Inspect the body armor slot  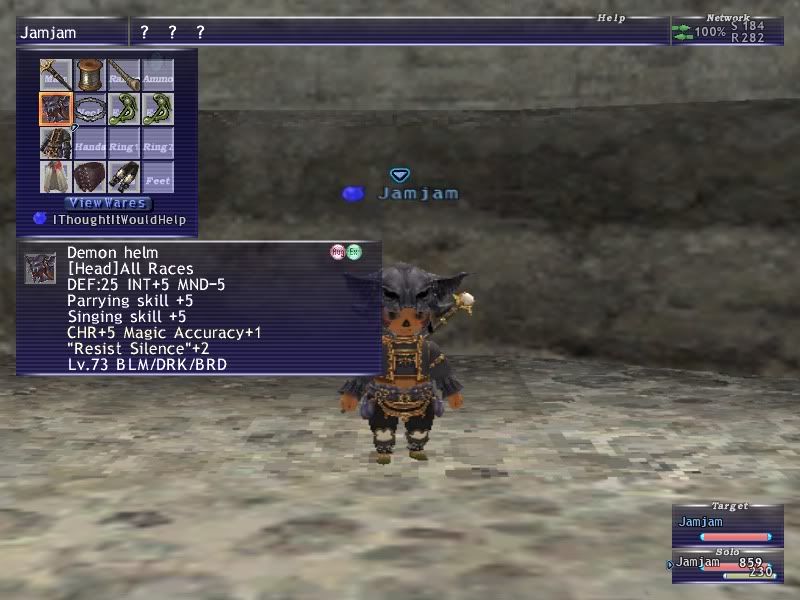coord(56,143)
